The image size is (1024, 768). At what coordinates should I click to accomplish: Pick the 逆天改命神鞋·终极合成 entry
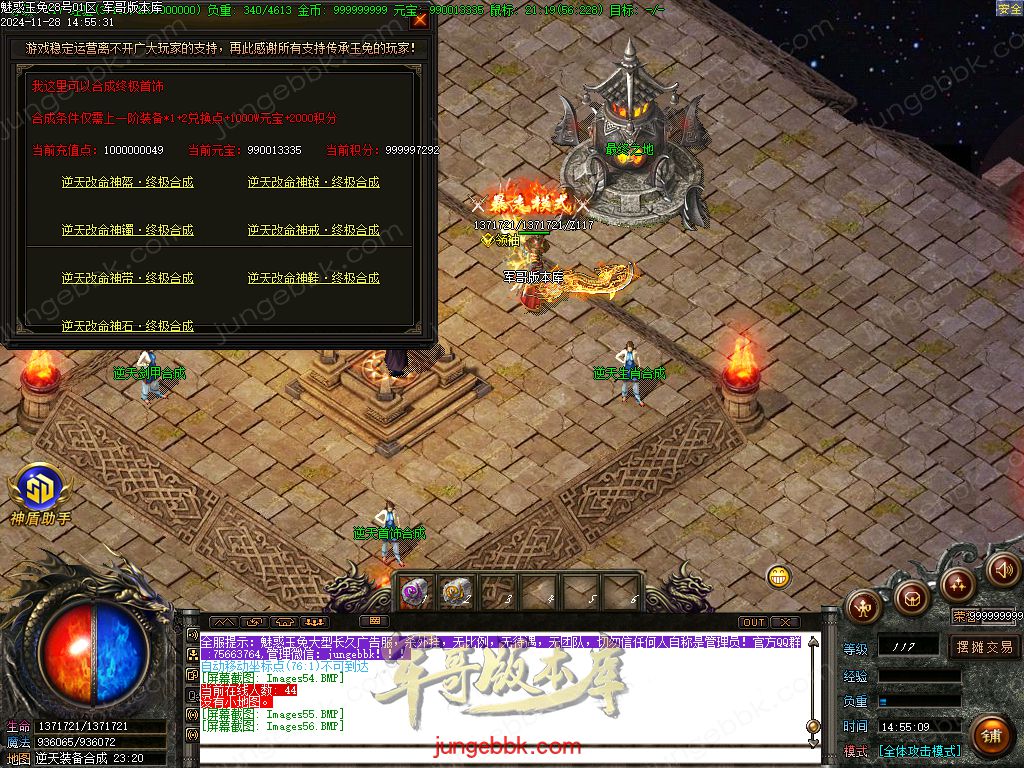tap(313, 278)
